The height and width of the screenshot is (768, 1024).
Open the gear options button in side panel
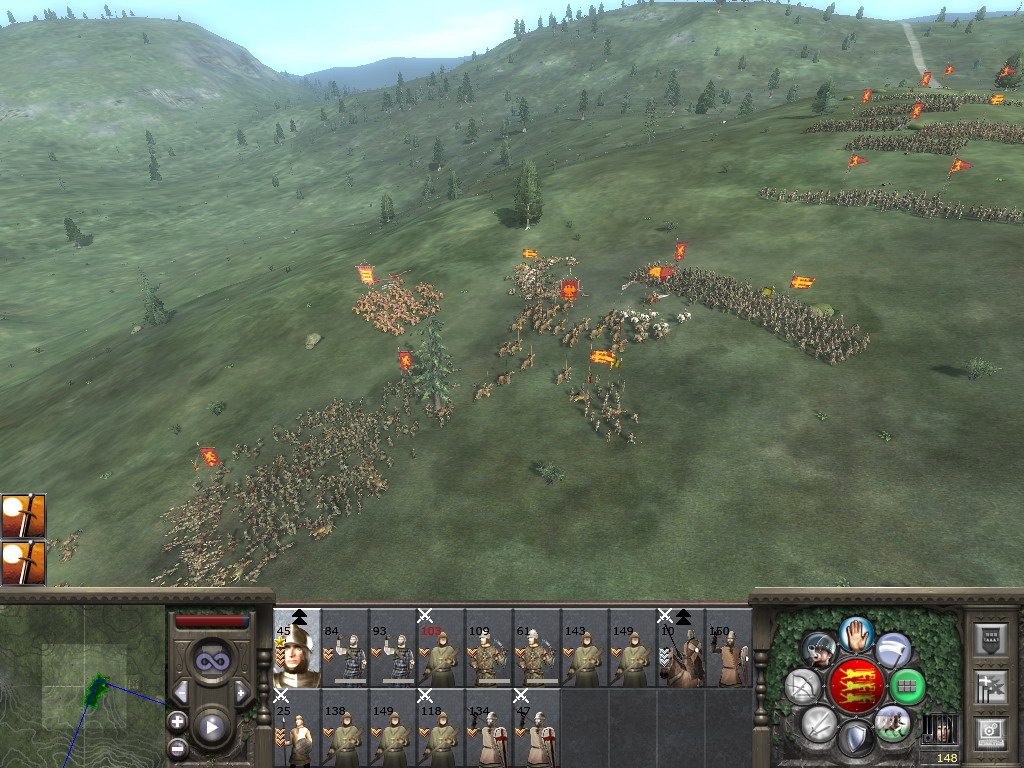click(x=988, y=732)
